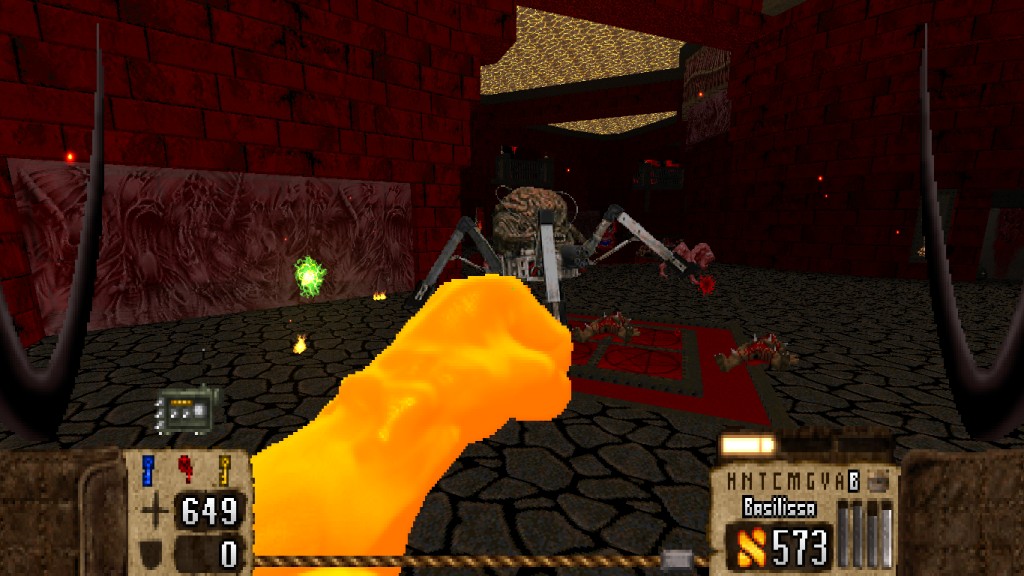Select the highlighted B weapon letter
This screenshot has height=576, width=1024.
tap(854, 480)
